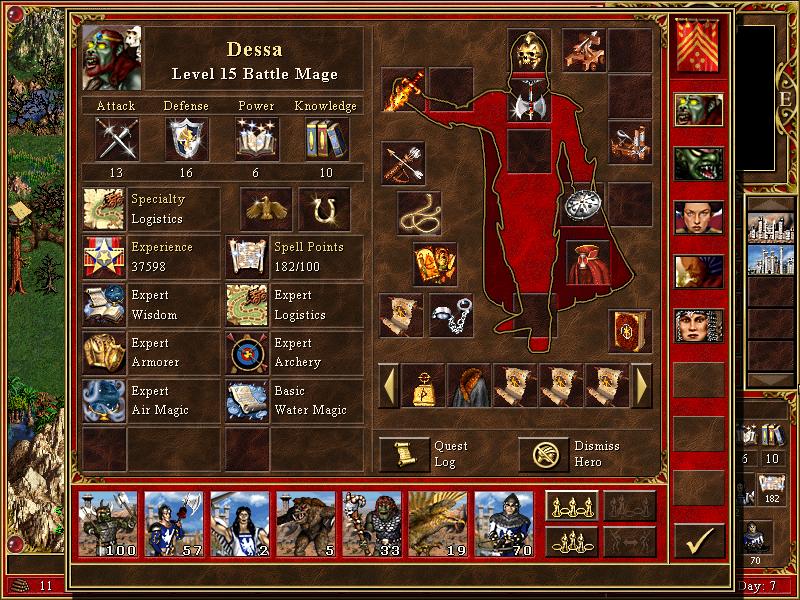800x600 pixels.
Task: Select the 100-creature army stack
Action: tap(109, 523)
